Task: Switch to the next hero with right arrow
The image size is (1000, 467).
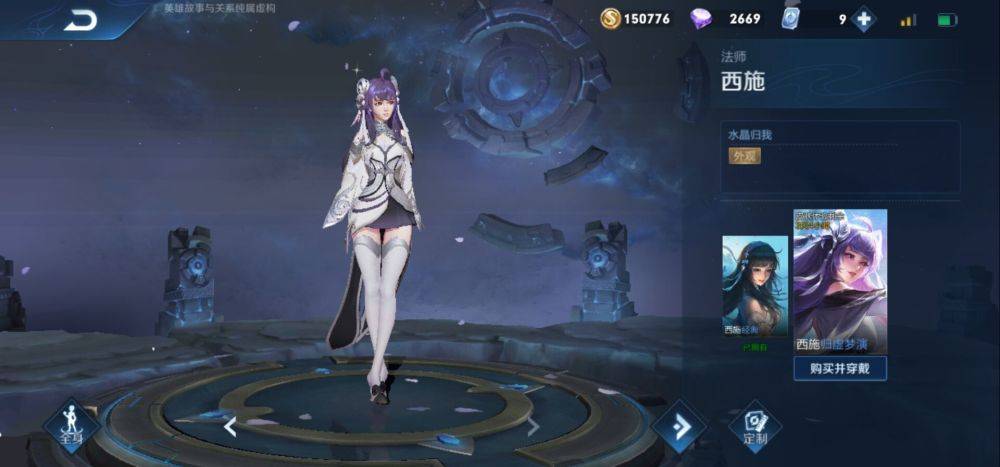Action: pyautogui.click(x=533, y=427)
